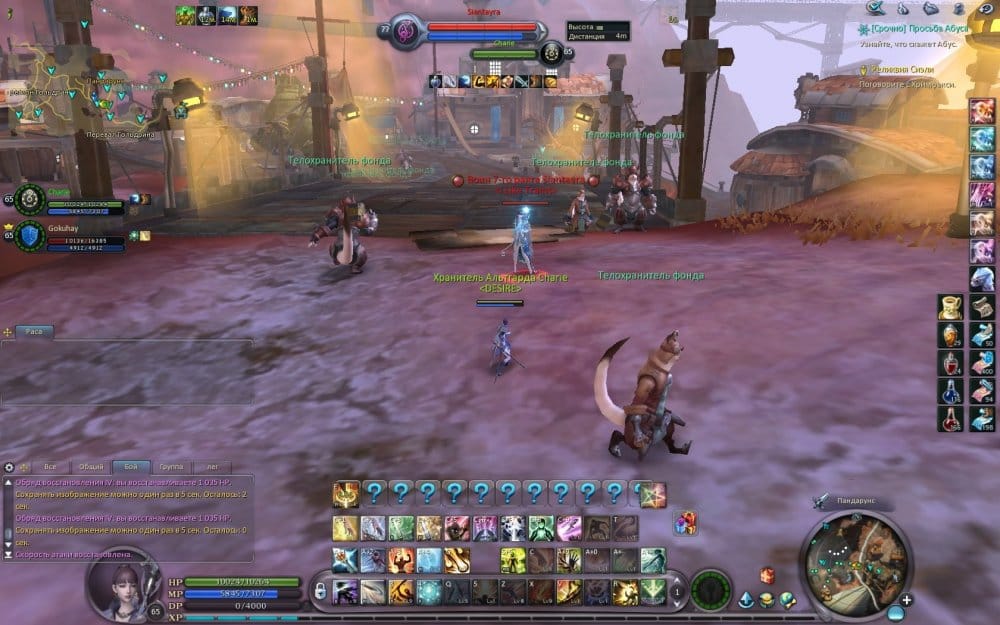Viewport: 1000px width, 625px height.
Task: Open the circular minimap
Action: (x=857, y=558)
